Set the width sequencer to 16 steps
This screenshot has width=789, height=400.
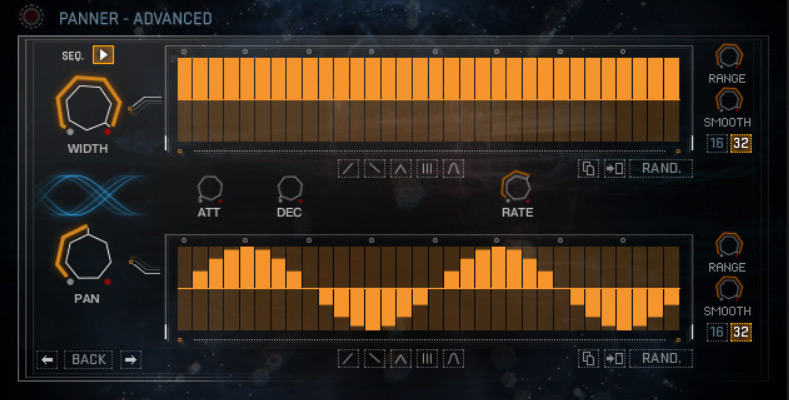tap(716, 143)
